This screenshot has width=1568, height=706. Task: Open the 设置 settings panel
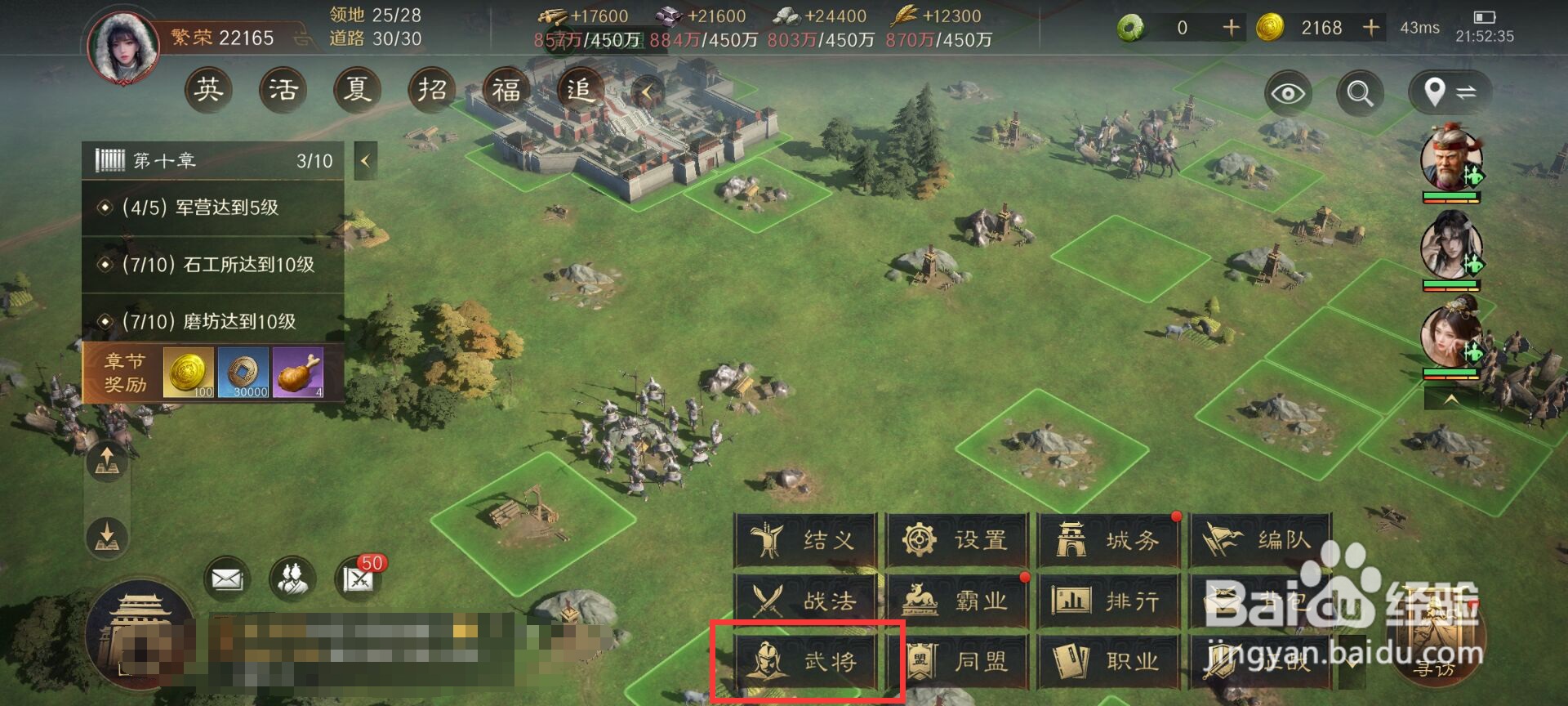click(x=960, y=539)
